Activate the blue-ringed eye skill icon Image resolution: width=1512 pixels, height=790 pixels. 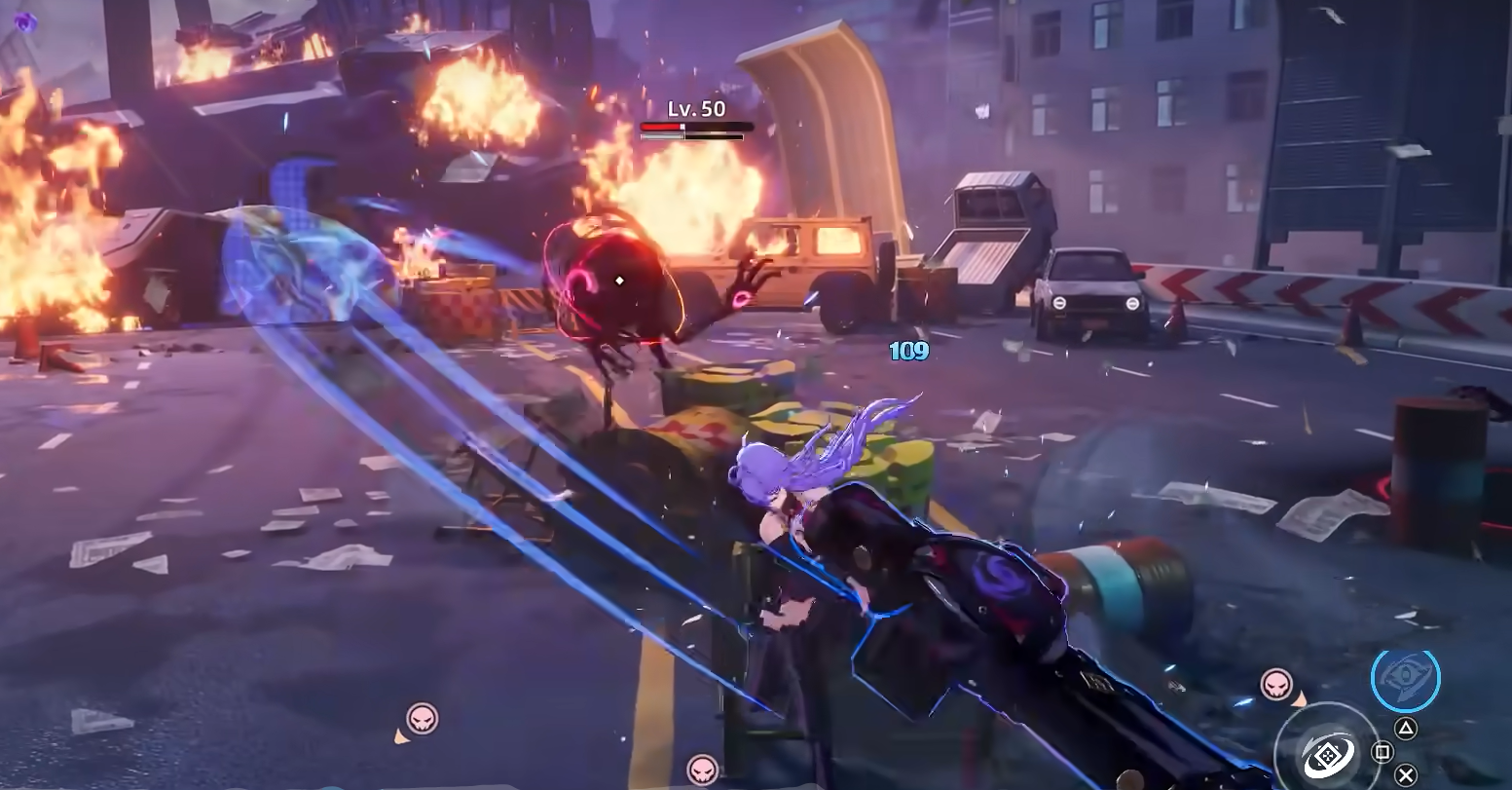(x=1405, y=678)
